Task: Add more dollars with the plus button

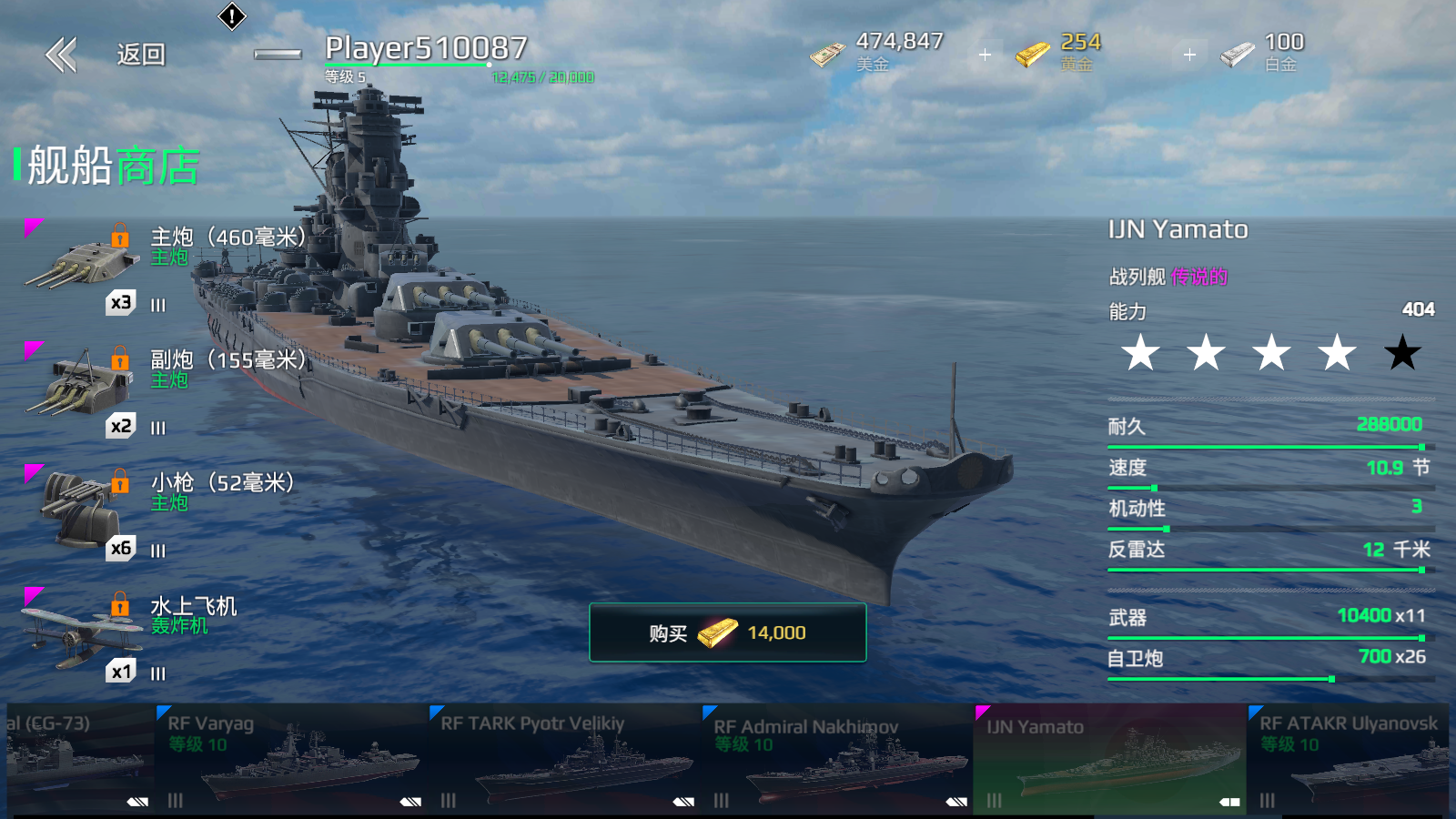Action: [x=985, y=56]
